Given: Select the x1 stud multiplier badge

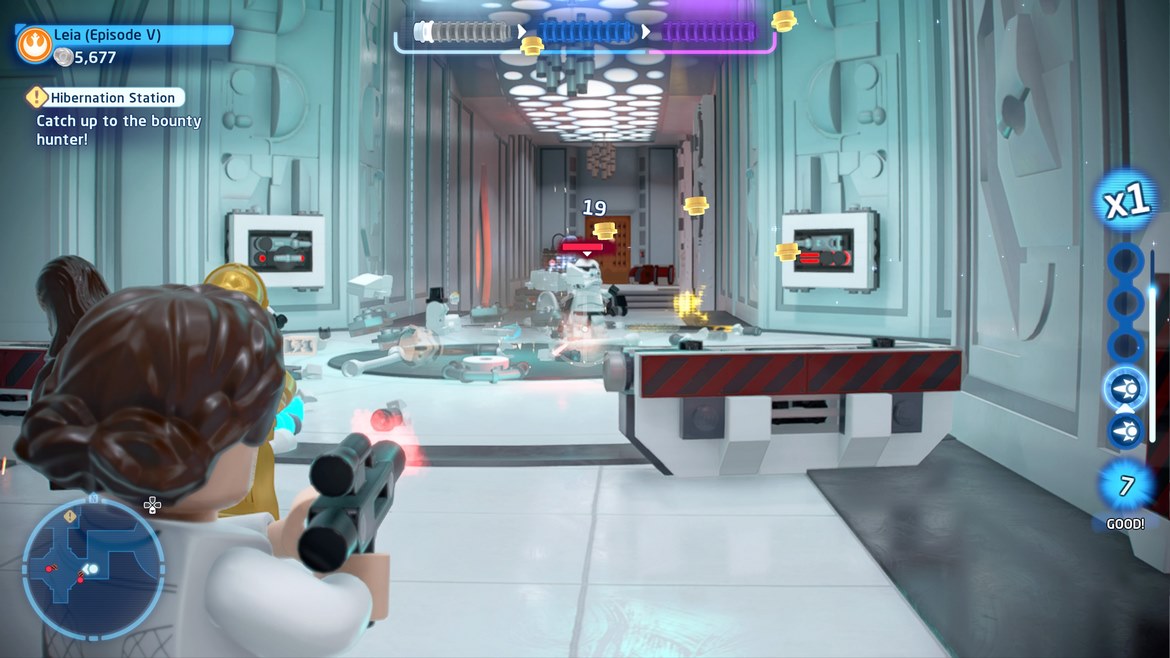Looking at the screenshot, I should [x=1127, y=203].
